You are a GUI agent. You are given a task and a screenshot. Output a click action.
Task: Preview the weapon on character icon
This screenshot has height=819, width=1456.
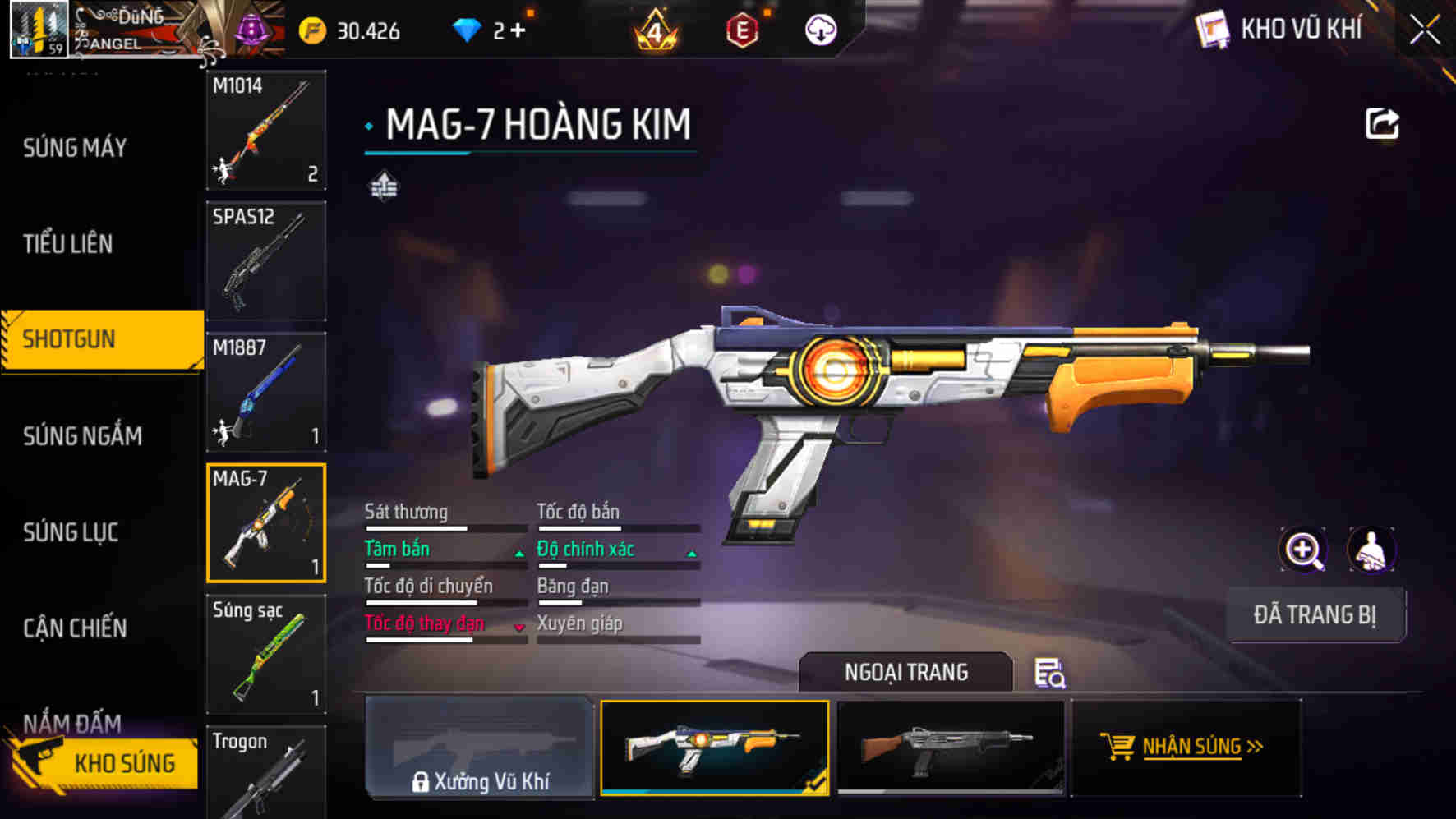click(x=1371, y=550)
